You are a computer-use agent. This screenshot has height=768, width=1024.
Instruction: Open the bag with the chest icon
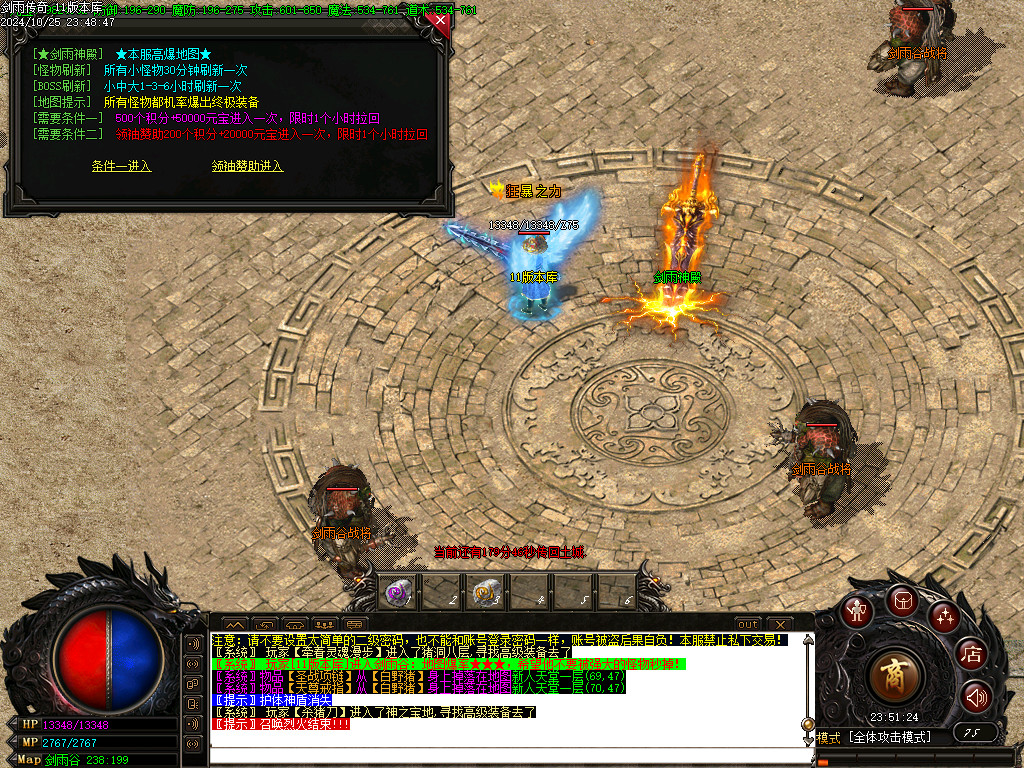pyautogui.click(x=902, y=601)
